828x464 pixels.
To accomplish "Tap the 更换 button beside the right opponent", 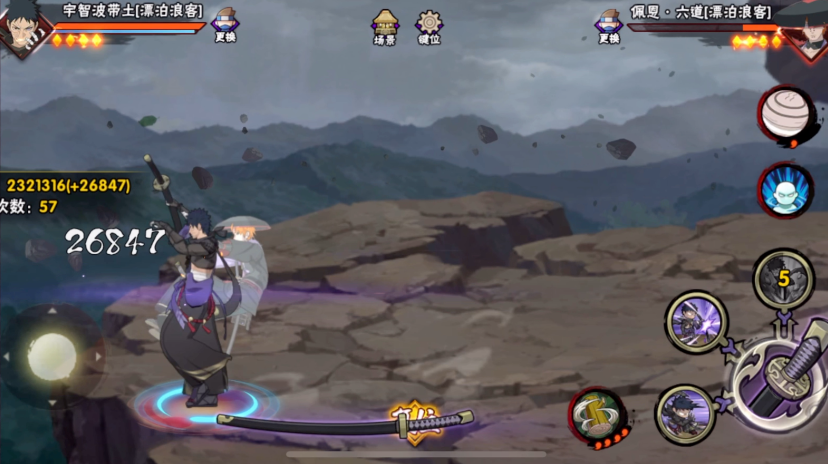I will pyautogui.click(x=608, y=24).
